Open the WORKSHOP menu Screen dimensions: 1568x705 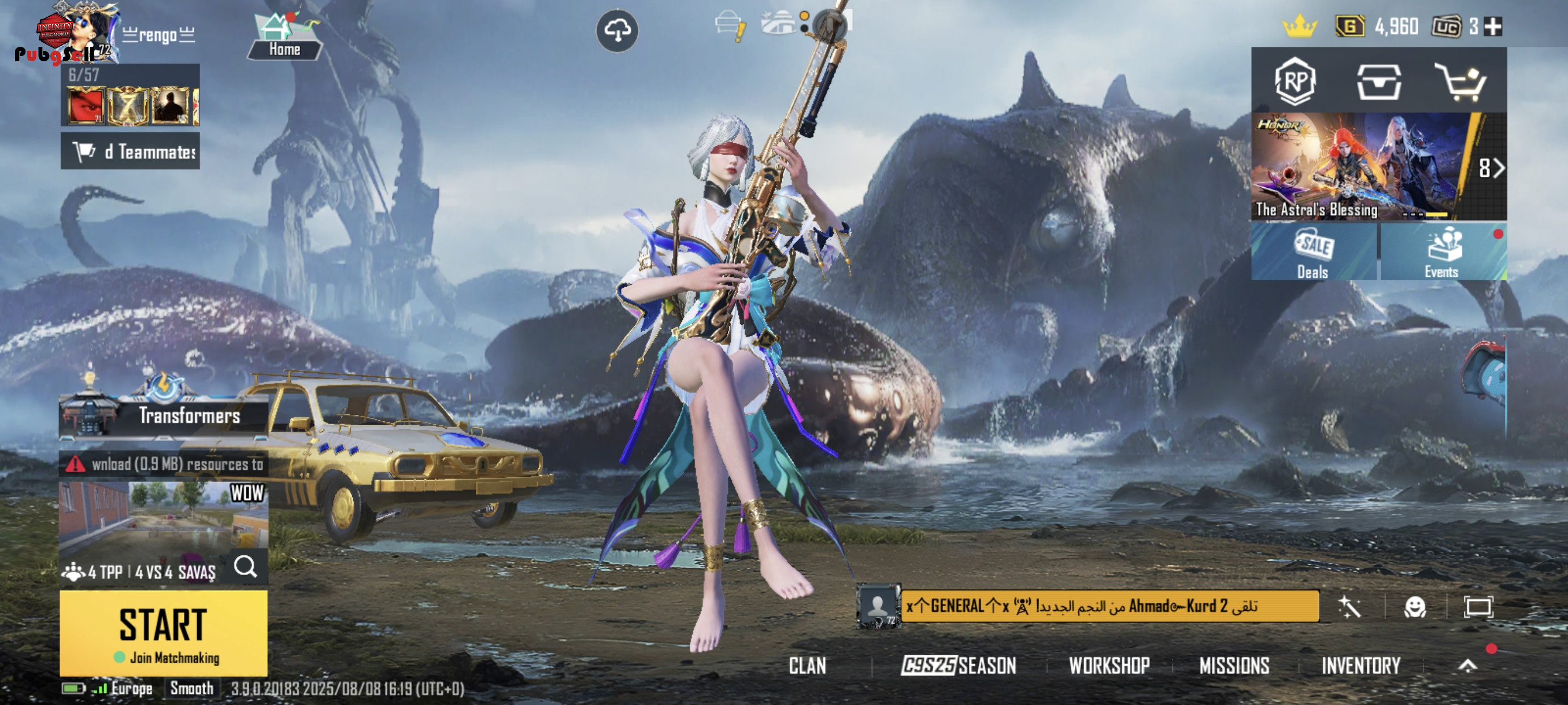[1109, 666]
